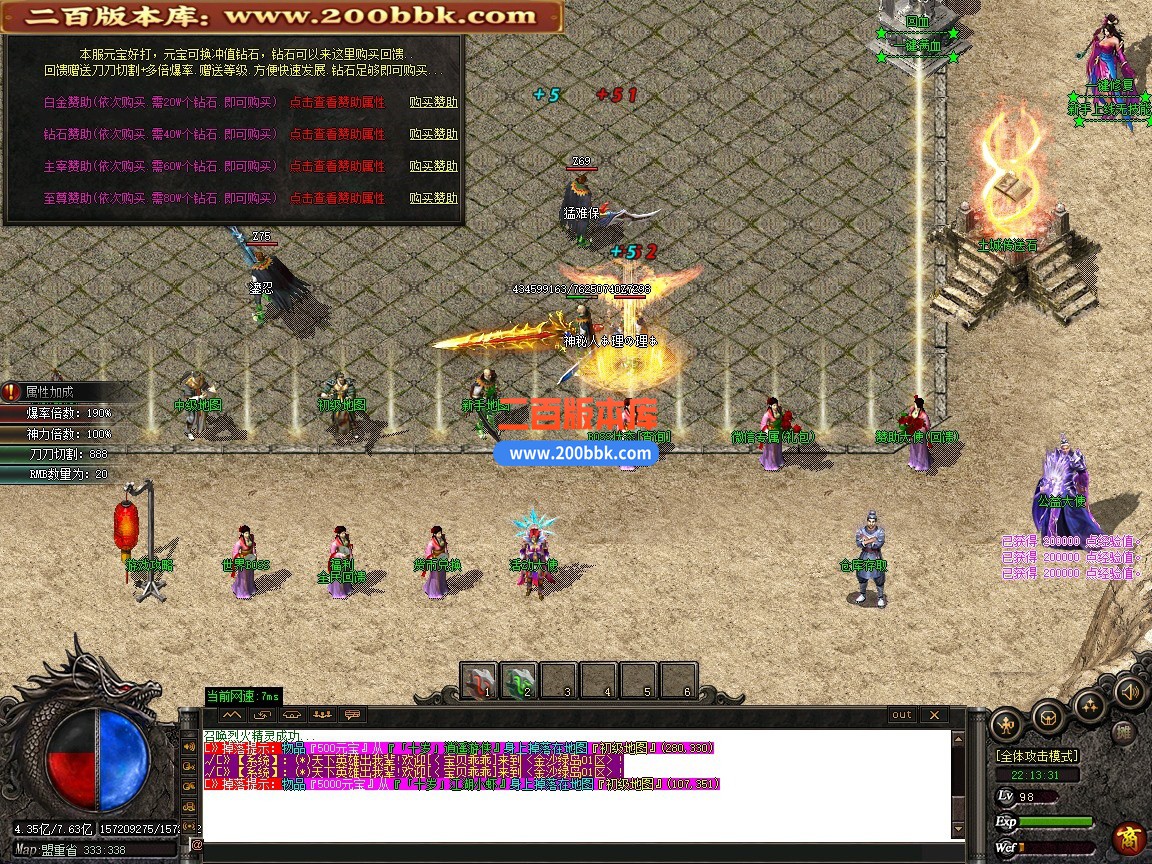Click the speech bubble chat channel button
1152x864 pixels.
click(352, 715)
